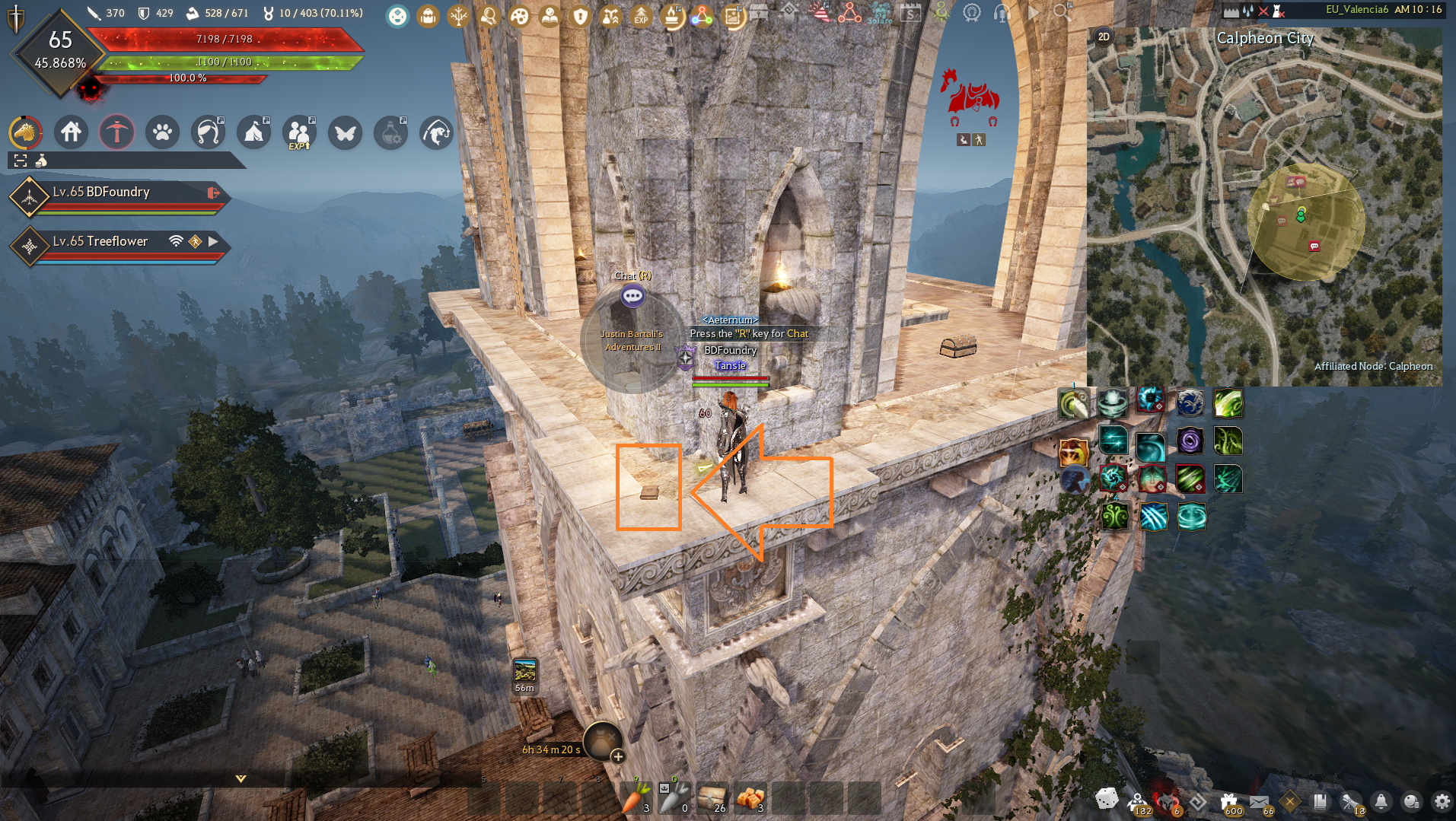The image size is (1456, 821).
Task: Show notifications with the bell icon
Action: [x=1381, y=801]
